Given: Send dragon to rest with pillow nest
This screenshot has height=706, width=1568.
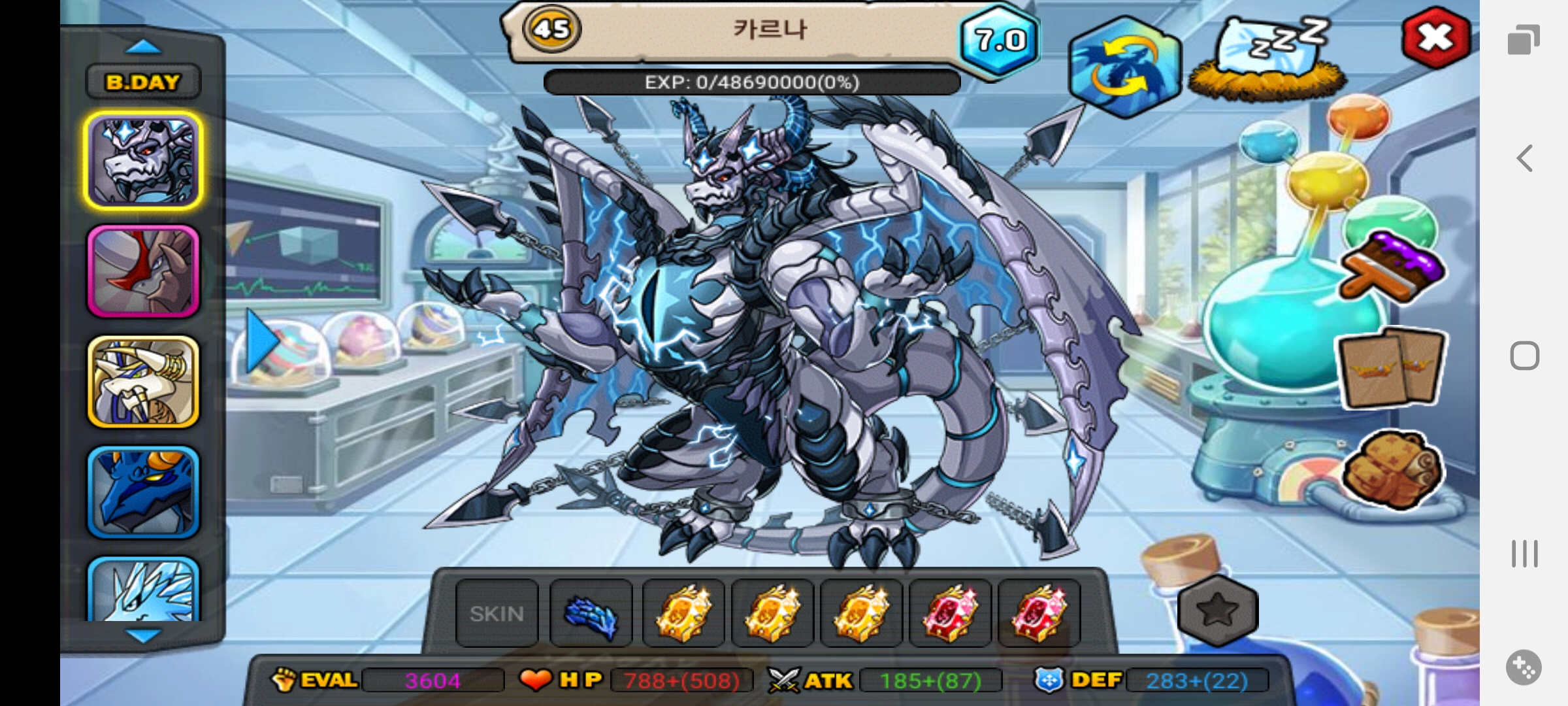Looking at the screenshot, I should pyautogui.click(x=1267, y=60).
